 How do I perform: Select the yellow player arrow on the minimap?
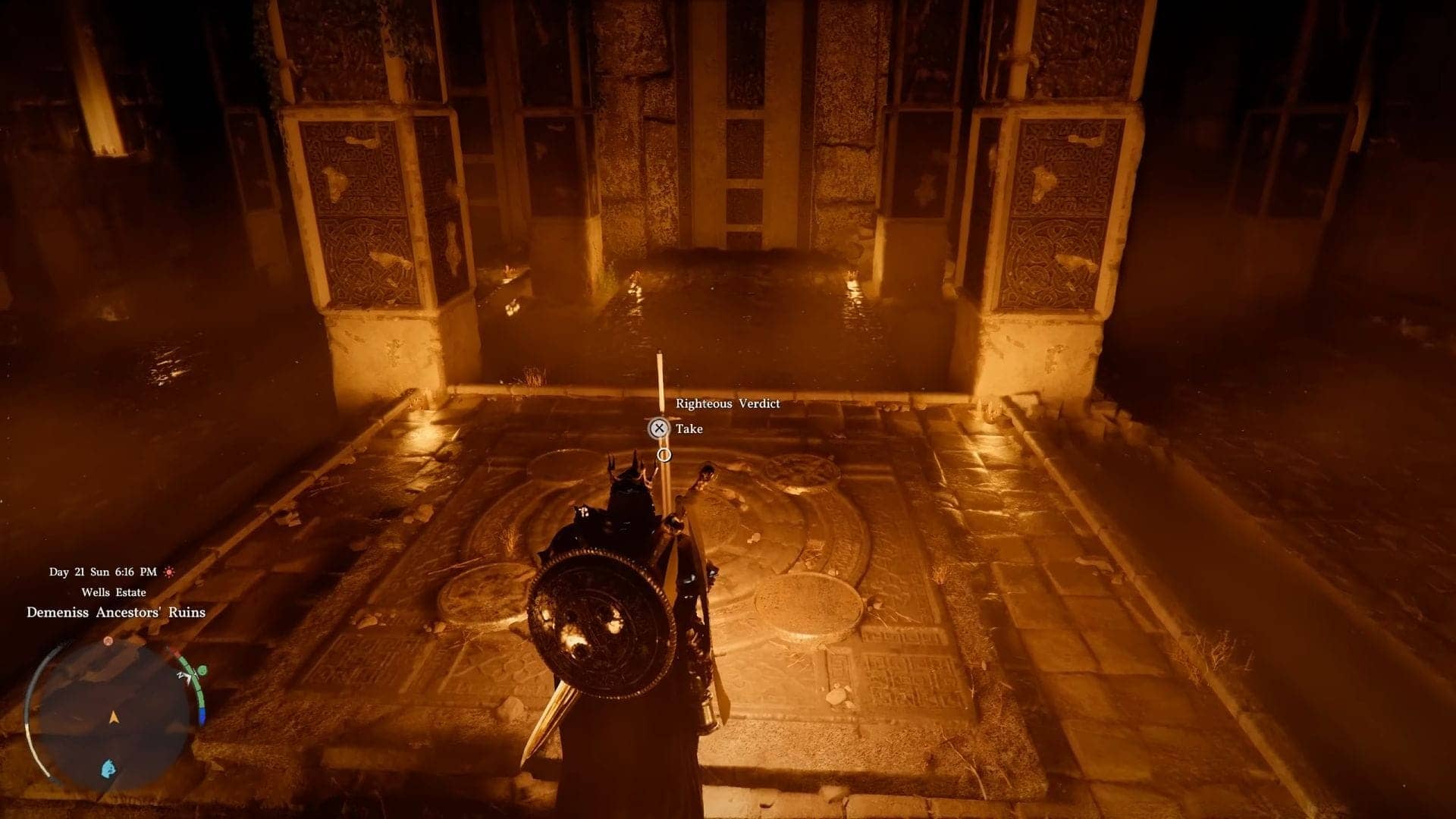pos(113,717)
